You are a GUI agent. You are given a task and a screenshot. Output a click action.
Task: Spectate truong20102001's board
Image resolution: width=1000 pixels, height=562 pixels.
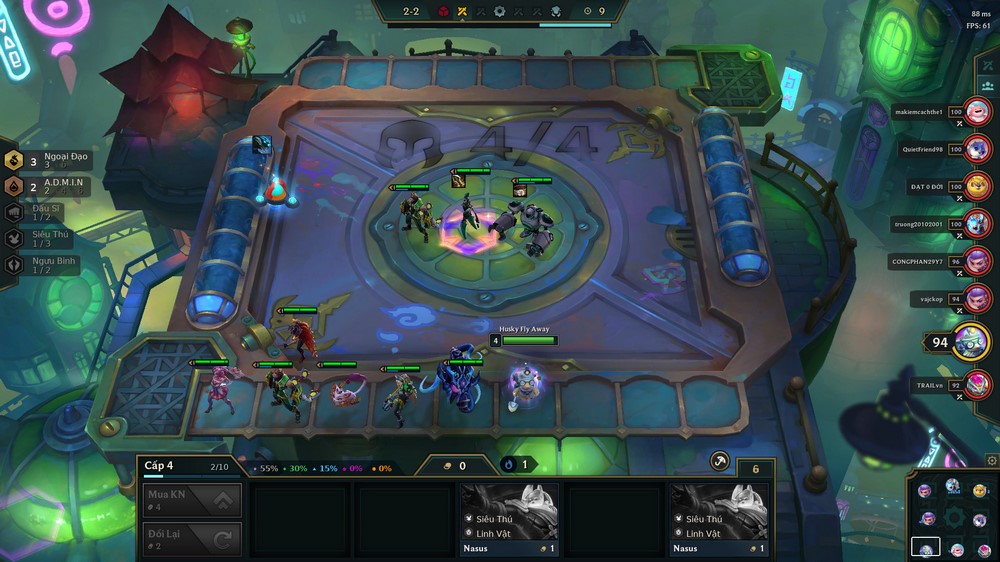click(x=977, y=223)
